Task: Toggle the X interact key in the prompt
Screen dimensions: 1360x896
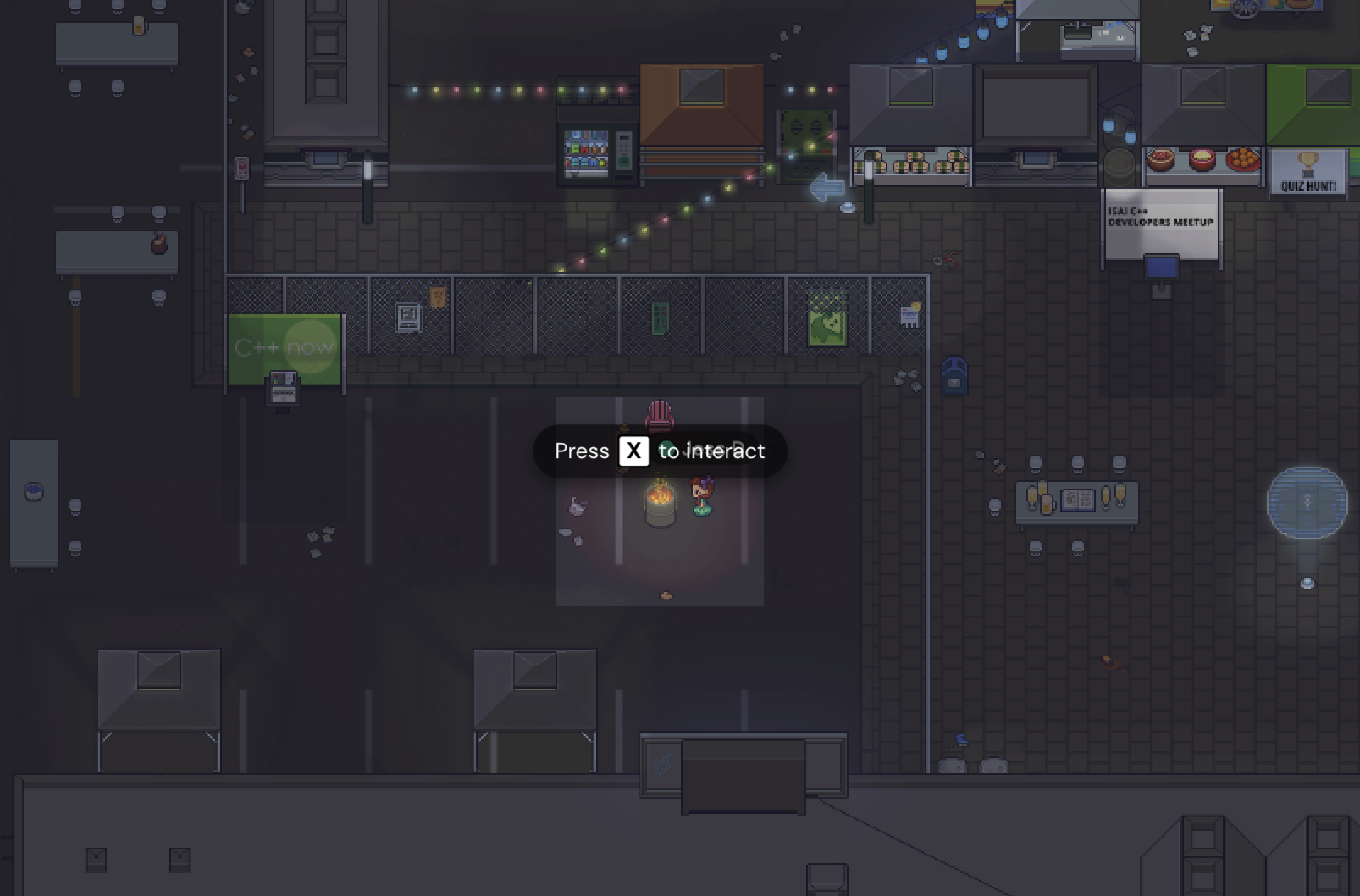Action: [633, 451]
